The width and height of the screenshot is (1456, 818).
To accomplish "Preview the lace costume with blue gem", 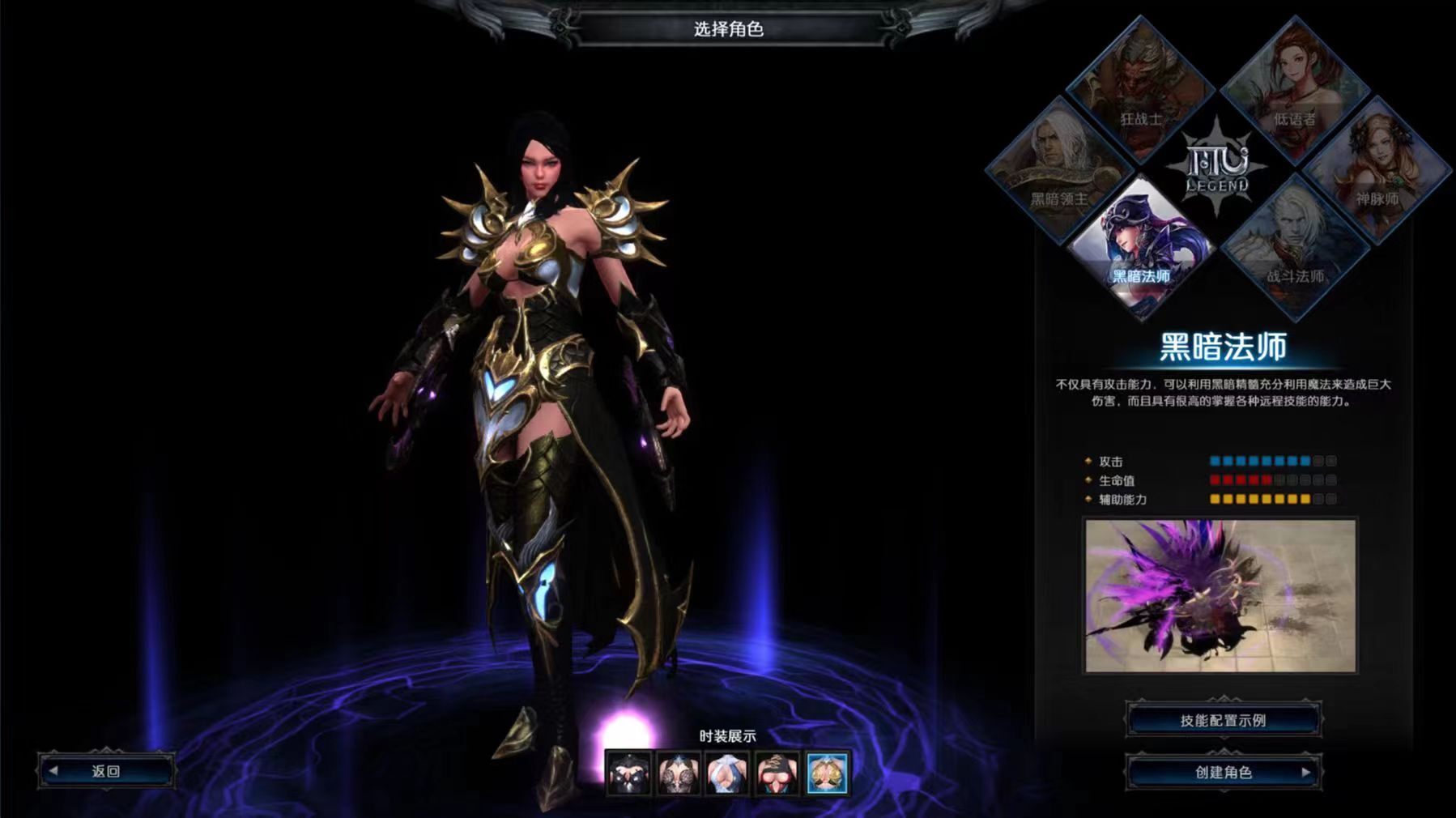I will [679, 773].
